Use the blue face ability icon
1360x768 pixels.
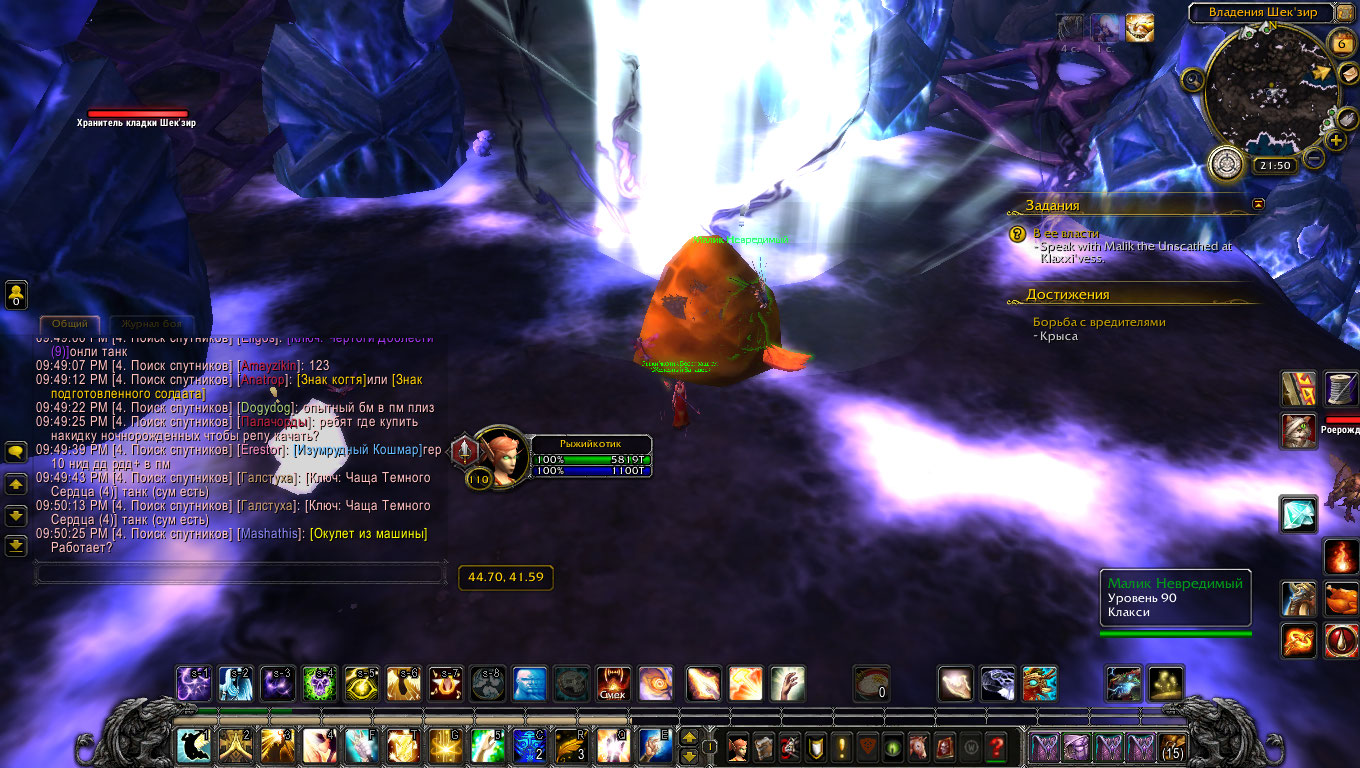528,683
